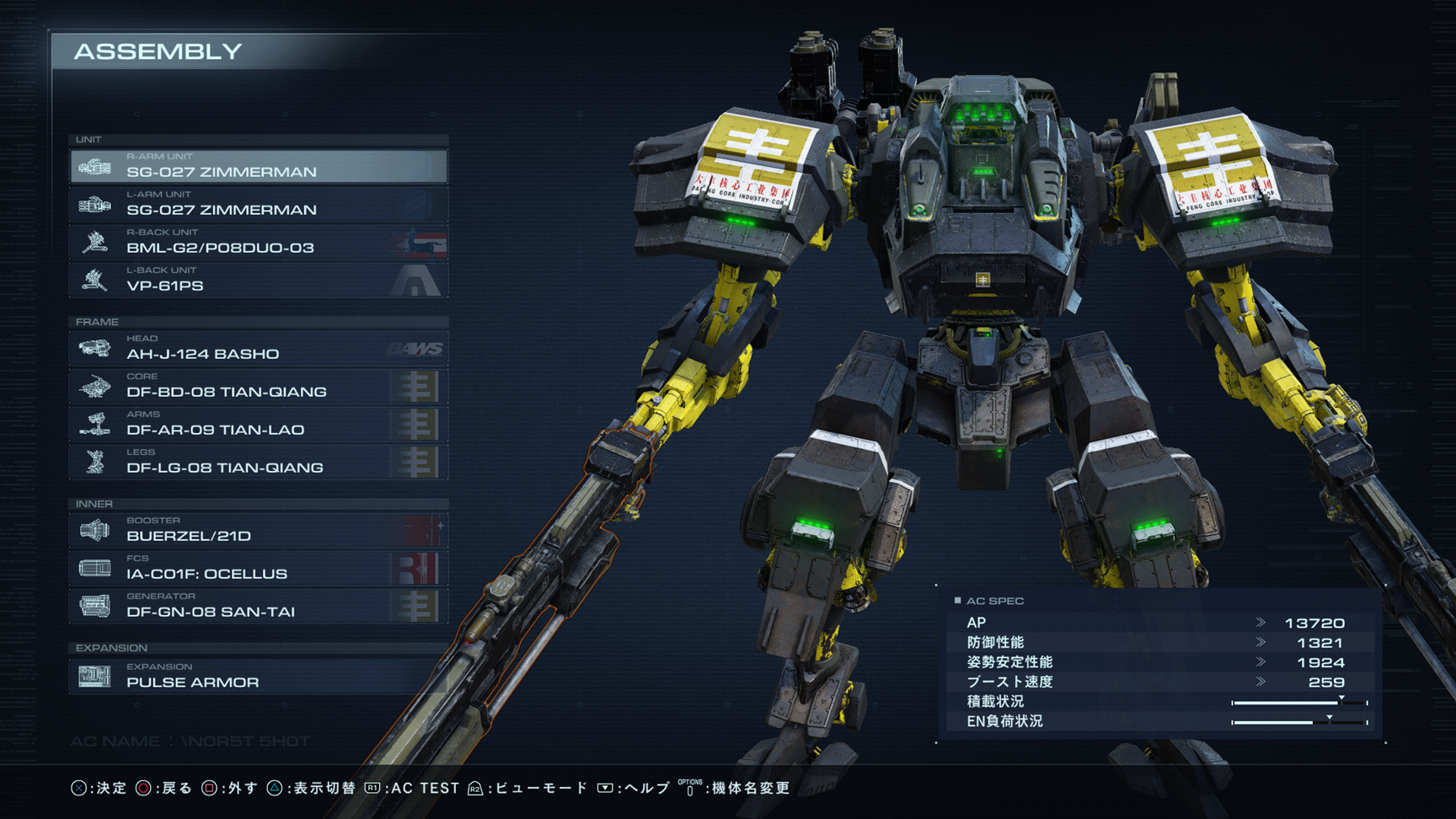Image resolution: width=1456 pixels, height=819 pixels.
Task: Open the GENERATOR DF-GN-08 SAN-TAI slot
Action: (258, 606)
